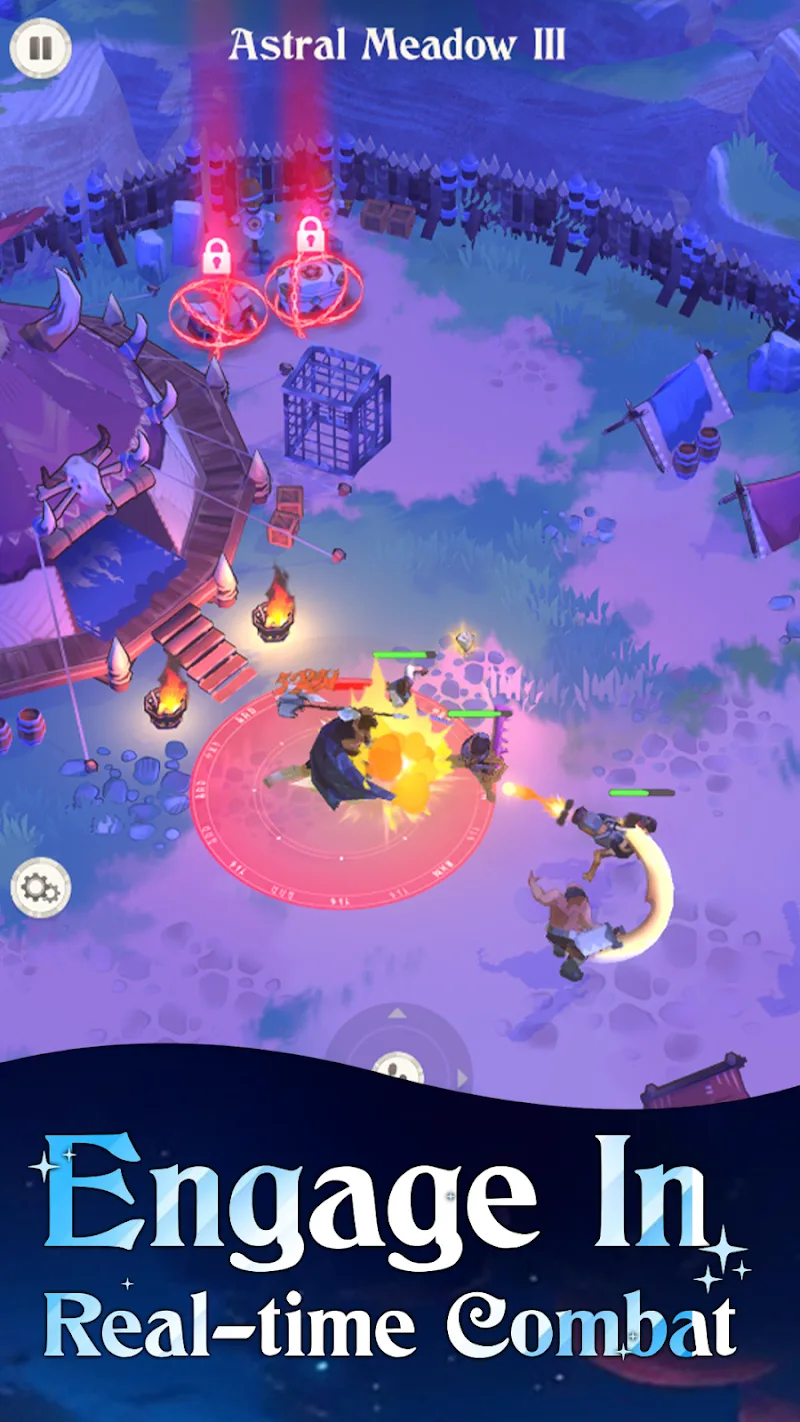This screenshot has height=1422, width=800.
Task: Pause the game with the pause button
Action: pos(40,48)
